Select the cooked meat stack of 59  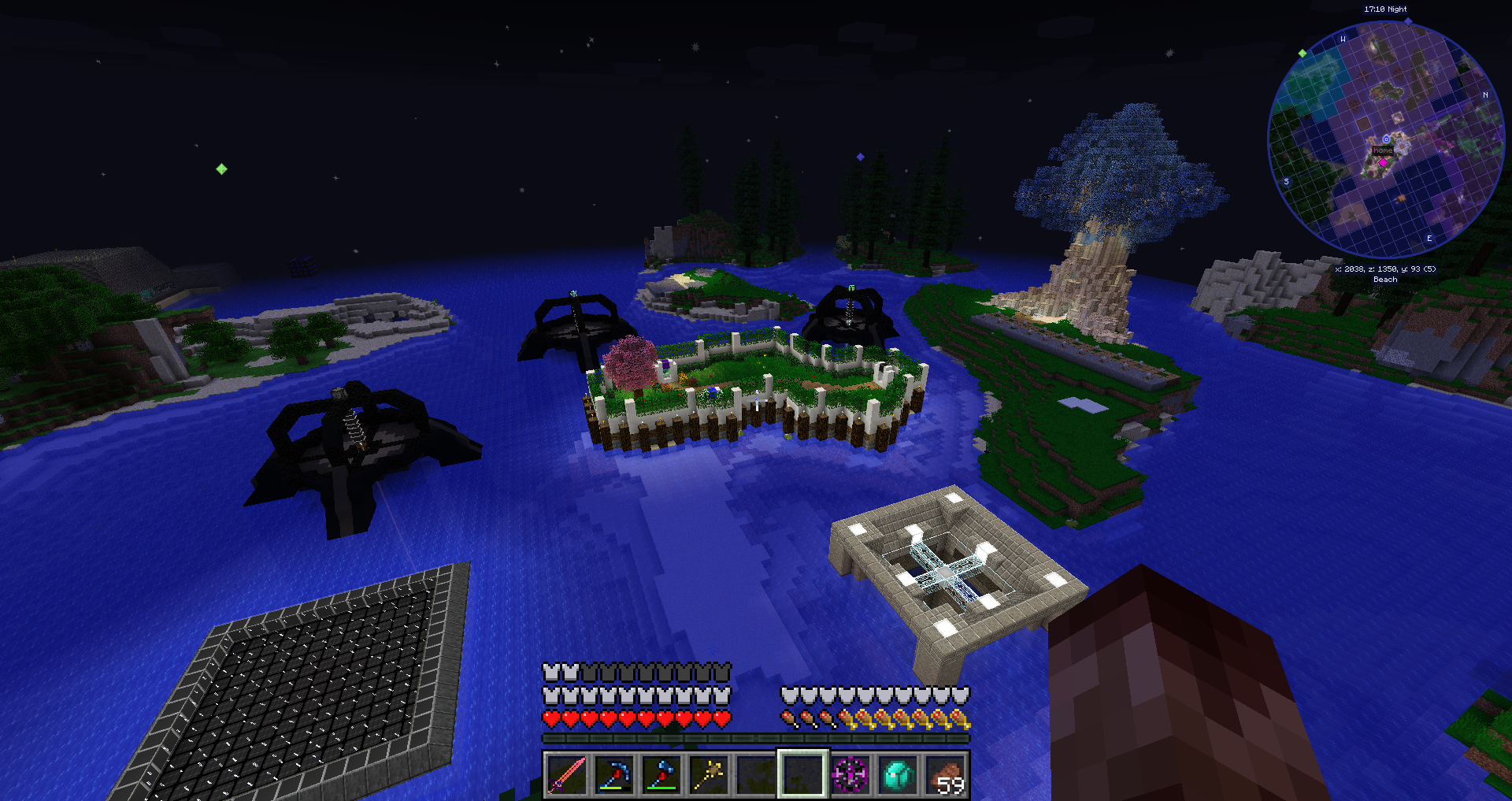[x=945, y=774]
